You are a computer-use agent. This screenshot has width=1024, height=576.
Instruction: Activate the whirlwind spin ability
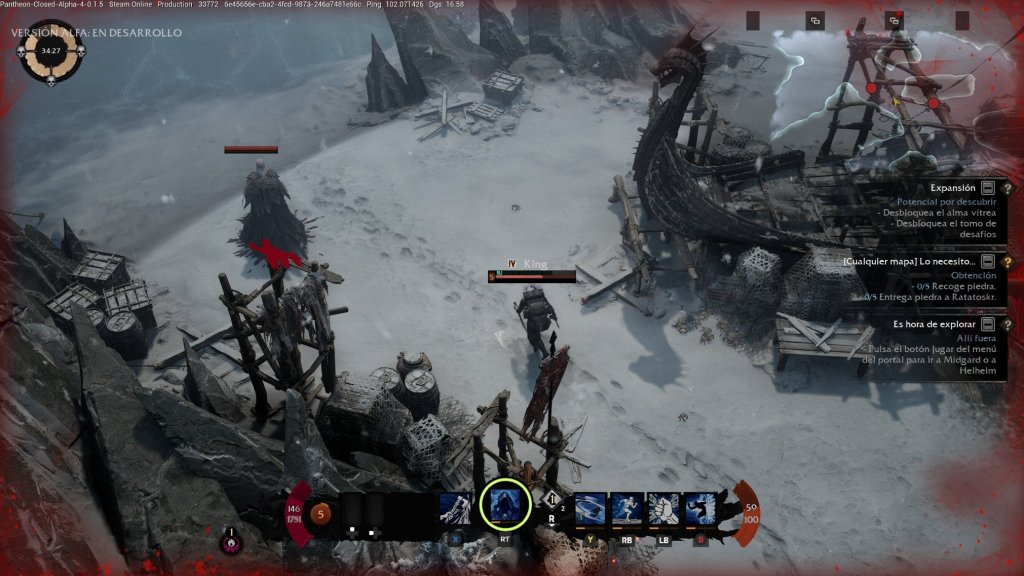pos(590,509)
